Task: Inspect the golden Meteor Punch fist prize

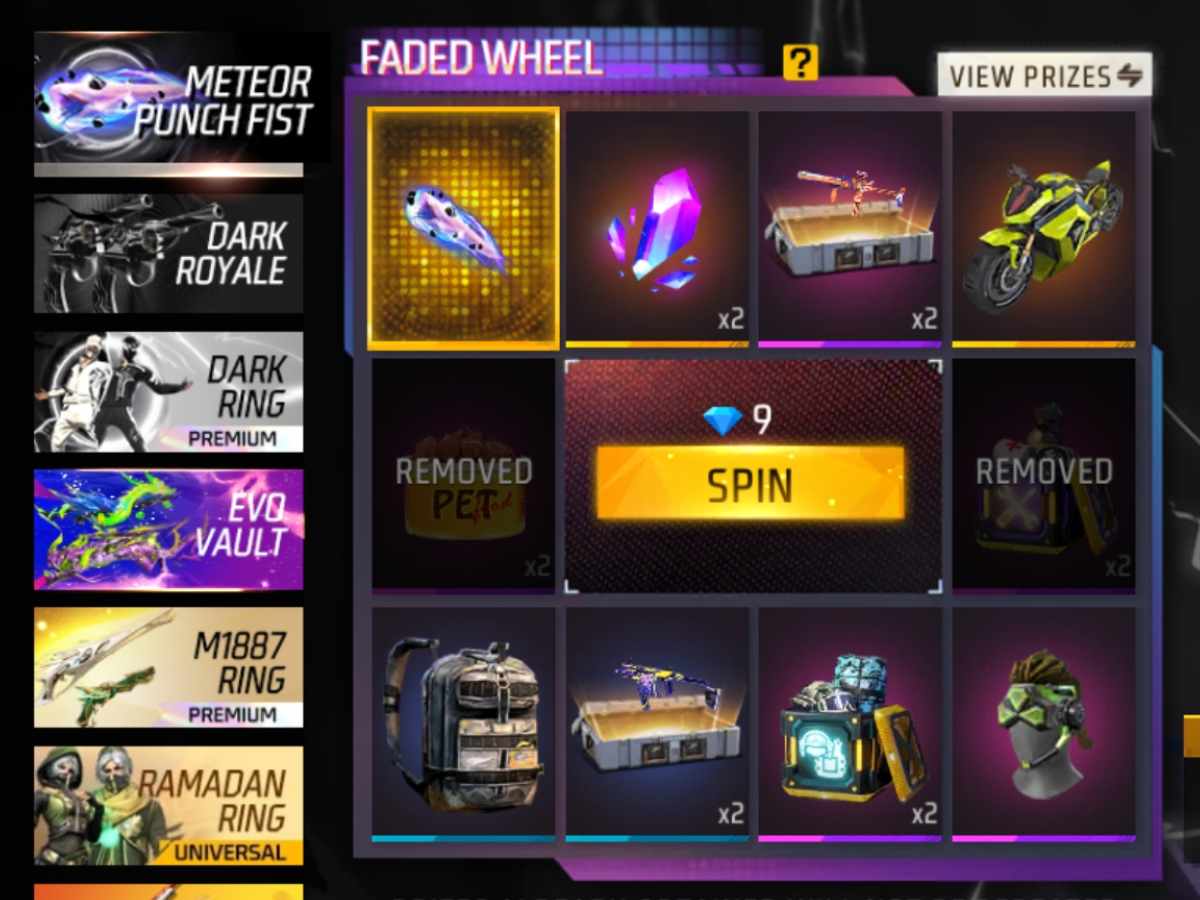Action: coord(463,228)
